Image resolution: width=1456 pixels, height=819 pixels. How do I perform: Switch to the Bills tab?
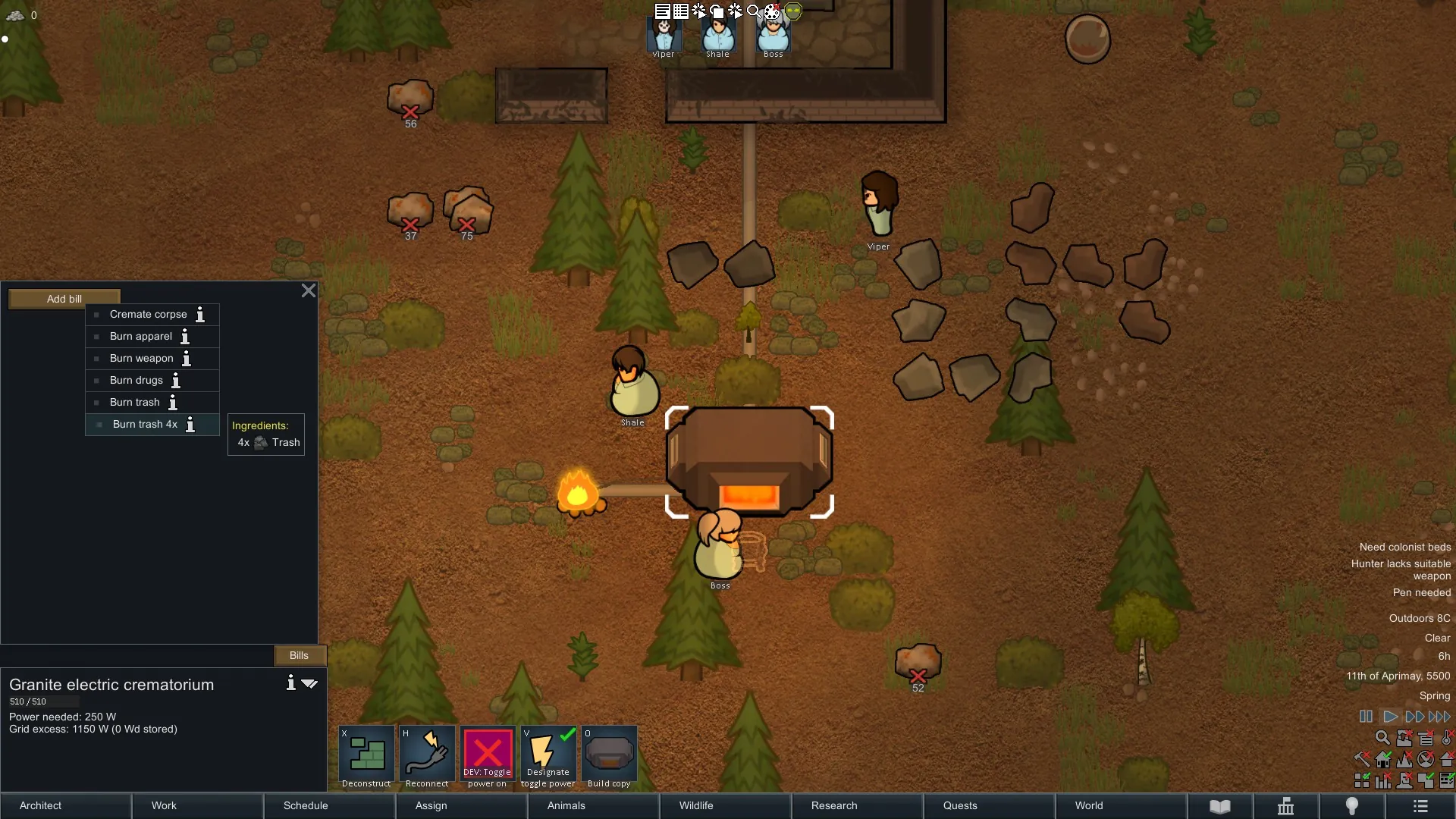[x=299, y=655]
